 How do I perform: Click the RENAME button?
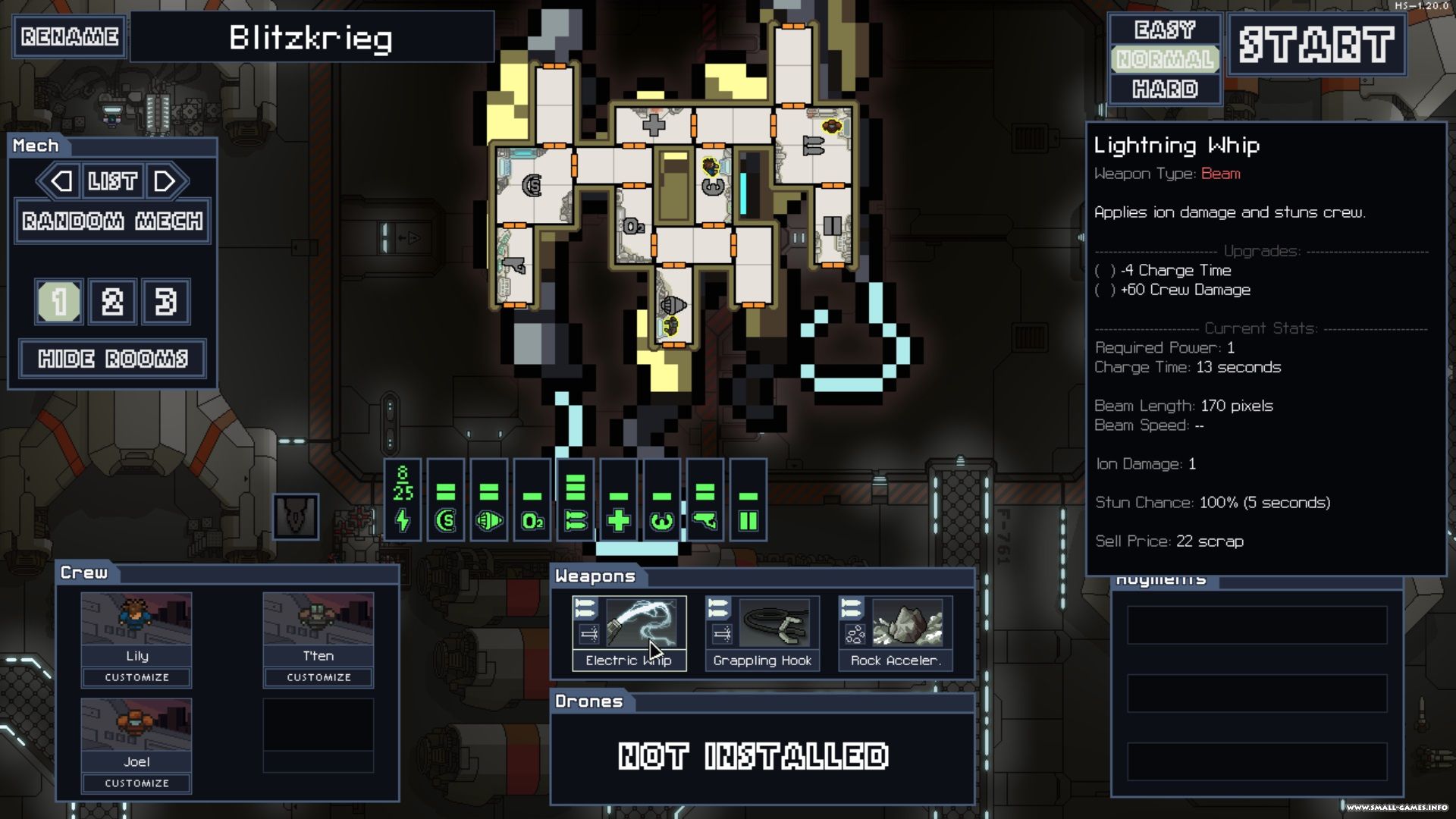tap(69, 36)
